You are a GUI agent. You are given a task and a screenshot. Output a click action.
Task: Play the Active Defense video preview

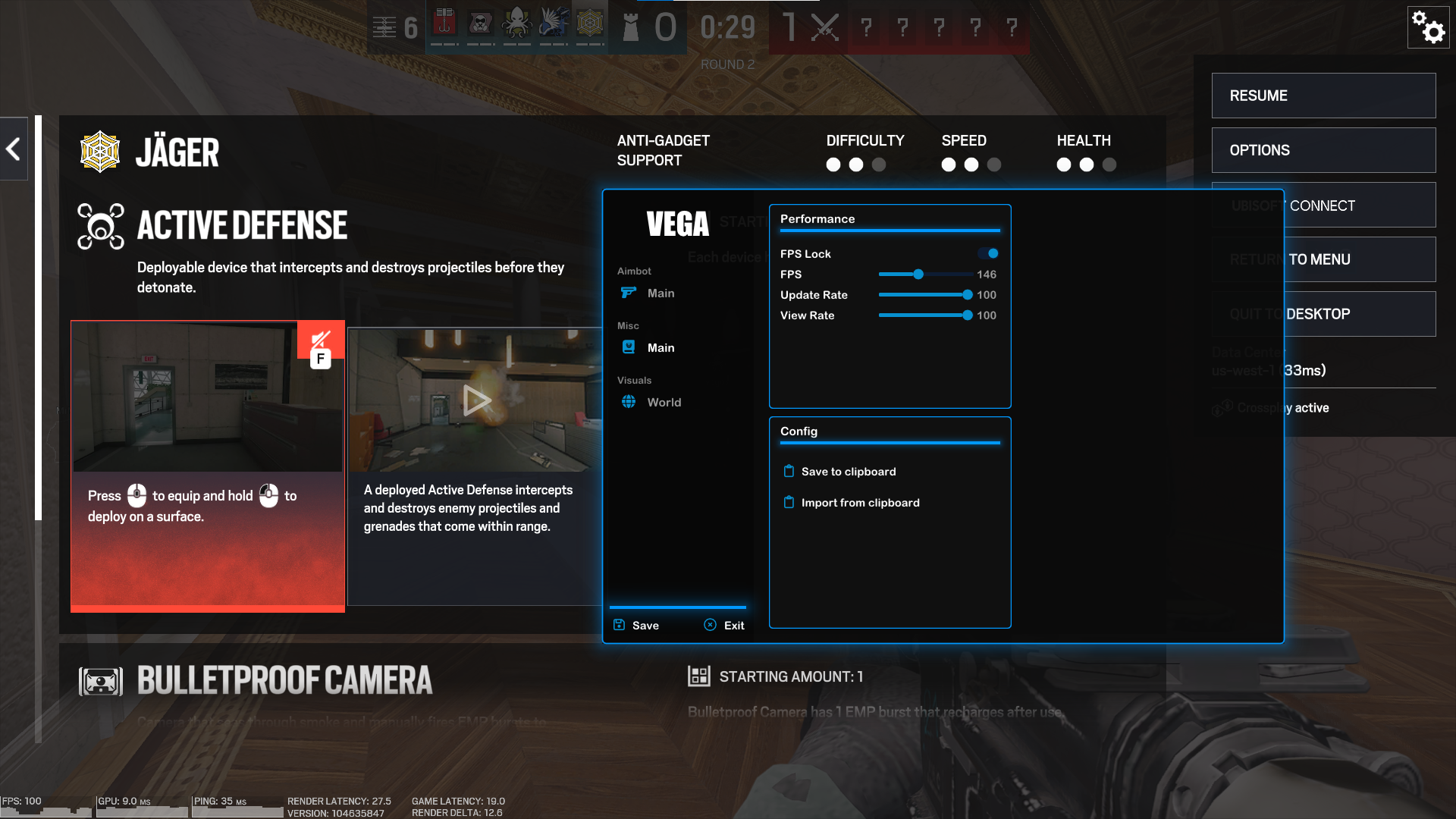(476, 400)
